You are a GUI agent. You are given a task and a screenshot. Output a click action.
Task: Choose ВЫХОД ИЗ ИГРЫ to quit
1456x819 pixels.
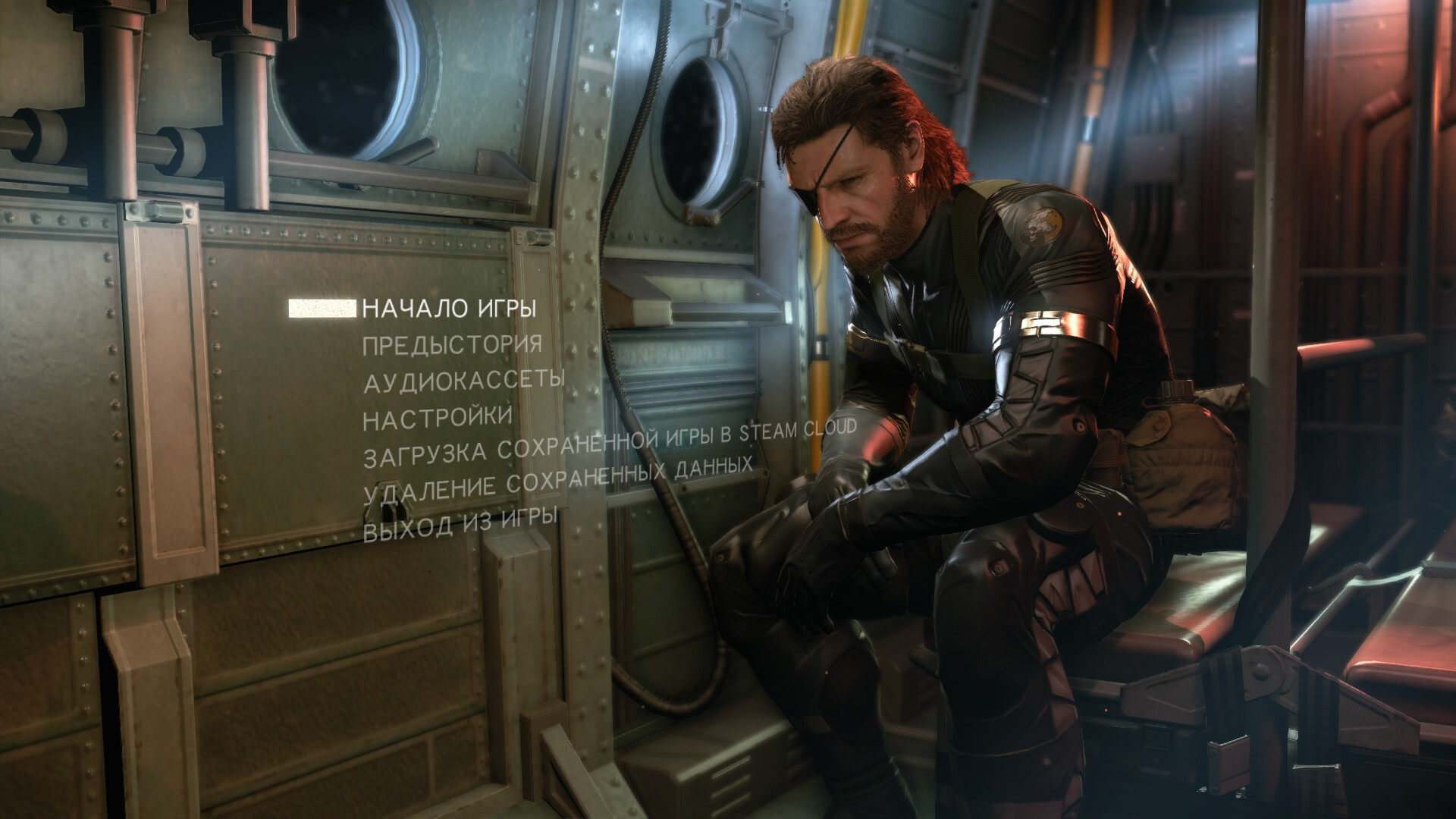460,525
